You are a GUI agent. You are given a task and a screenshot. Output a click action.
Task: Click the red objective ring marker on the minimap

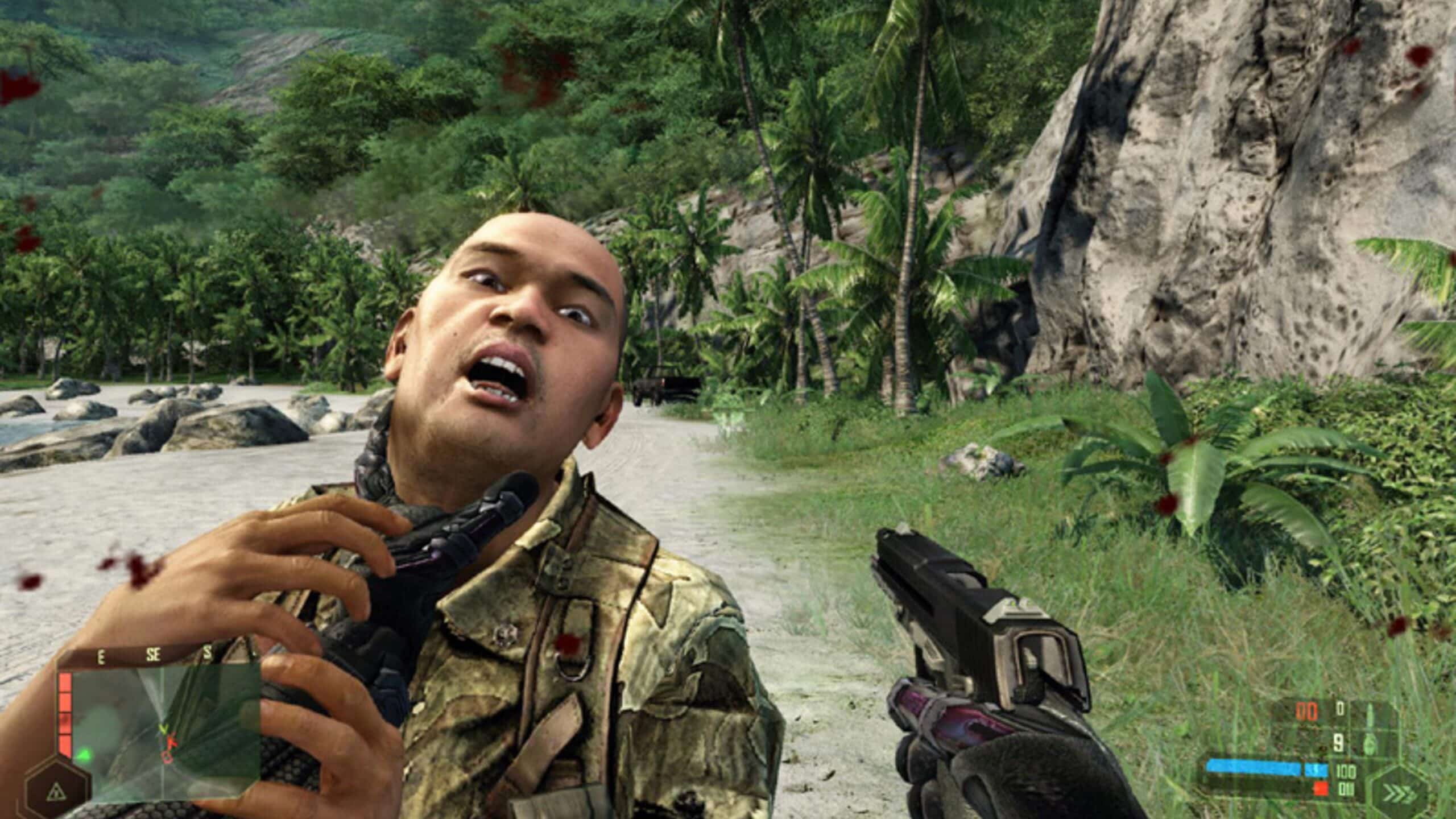pyautogui.click(x=167, y=759)
